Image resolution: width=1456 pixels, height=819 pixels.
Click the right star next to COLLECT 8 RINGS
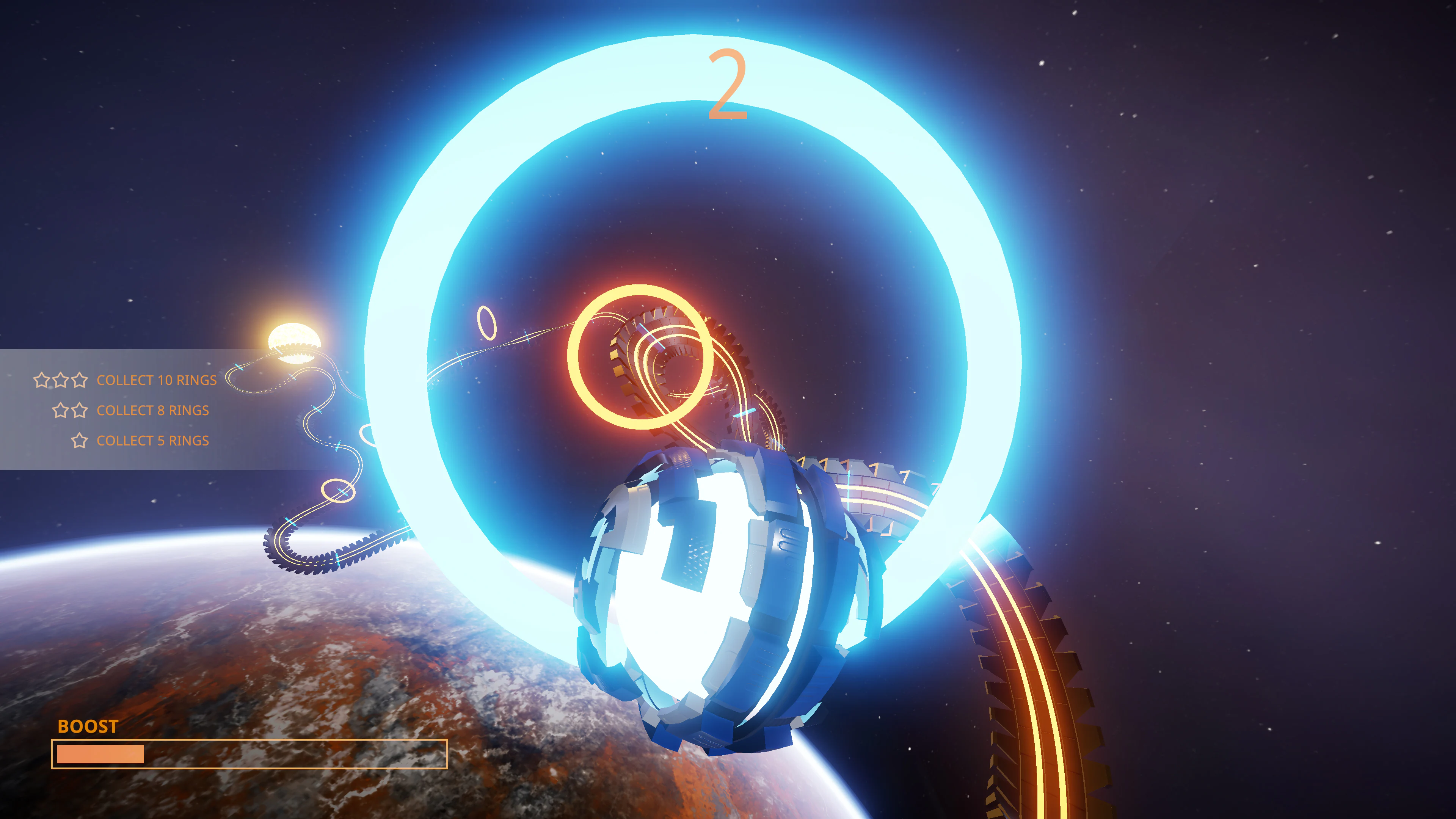pyautogui.click(x=80, y=410)
